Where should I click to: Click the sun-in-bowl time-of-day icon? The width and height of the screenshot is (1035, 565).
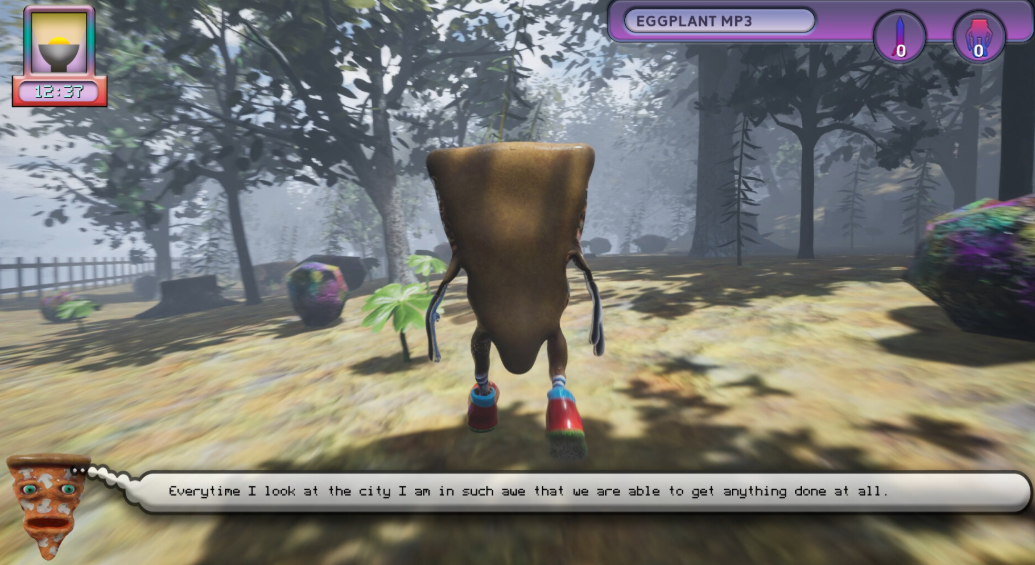(x=59, y=43)
